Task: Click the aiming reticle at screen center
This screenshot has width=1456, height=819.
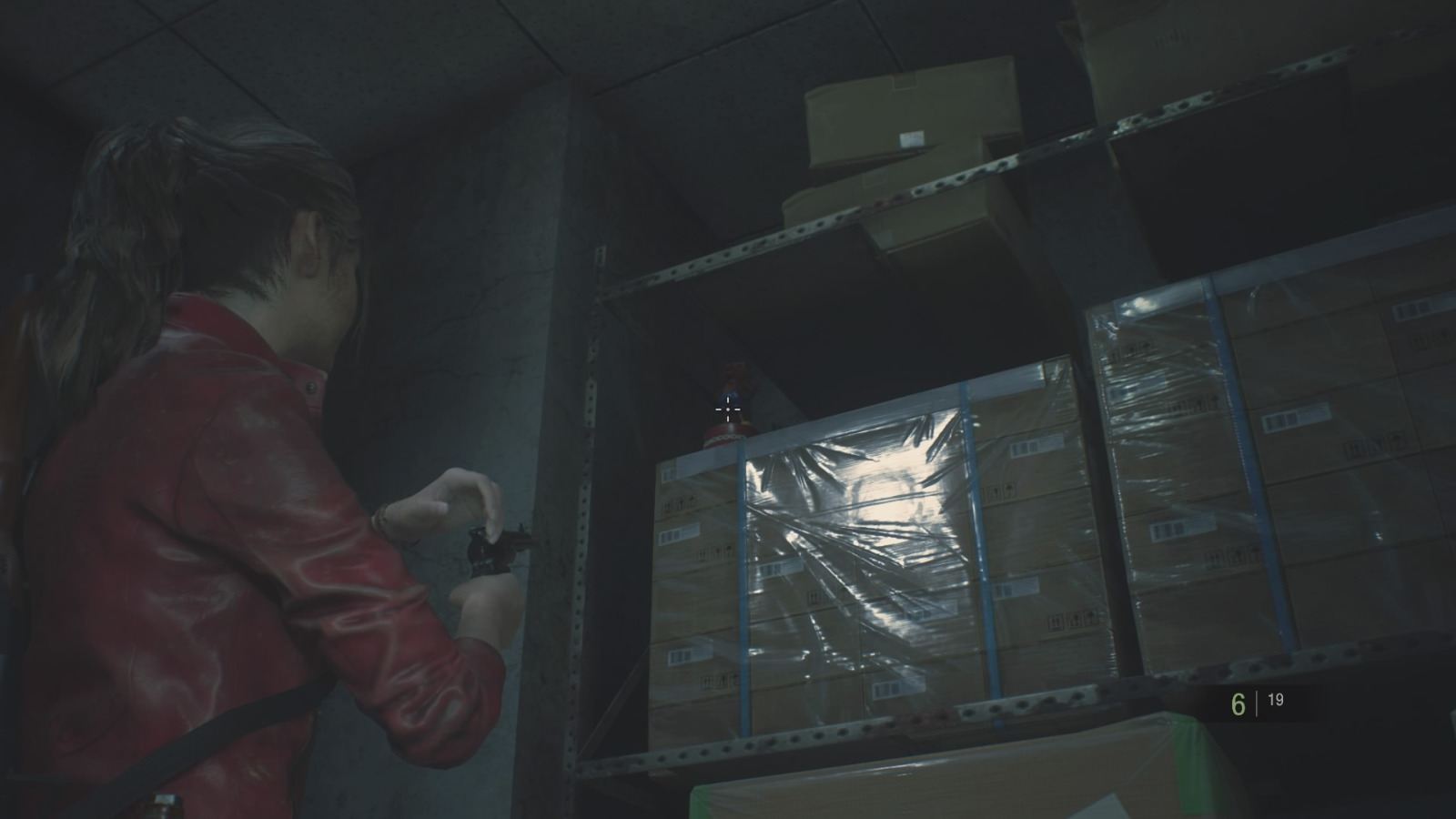Action: pyautogui.click(x=728, y=411)
